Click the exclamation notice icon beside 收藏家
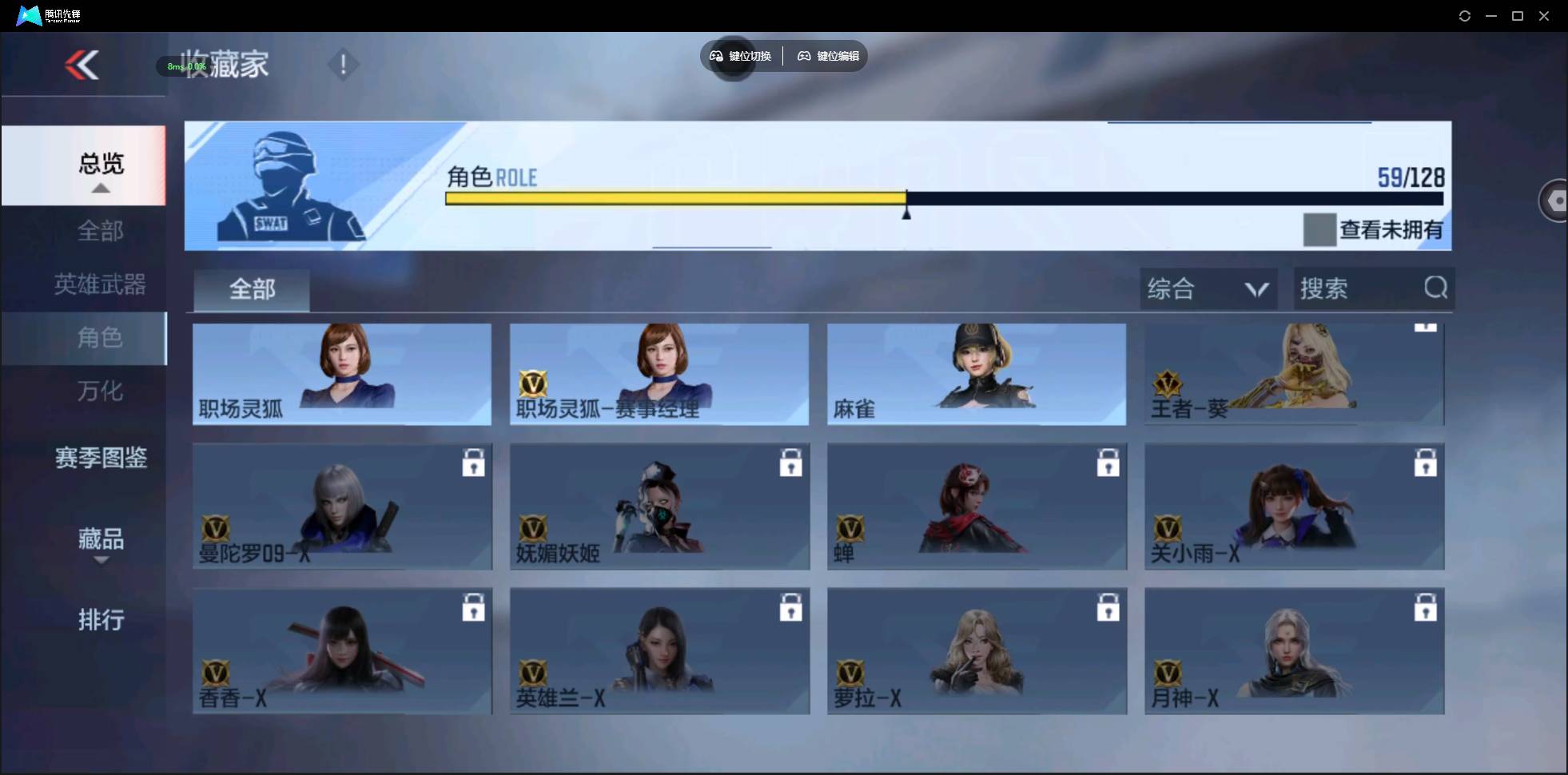Screen dimensions: 1568x775 [x=343, y=63]
